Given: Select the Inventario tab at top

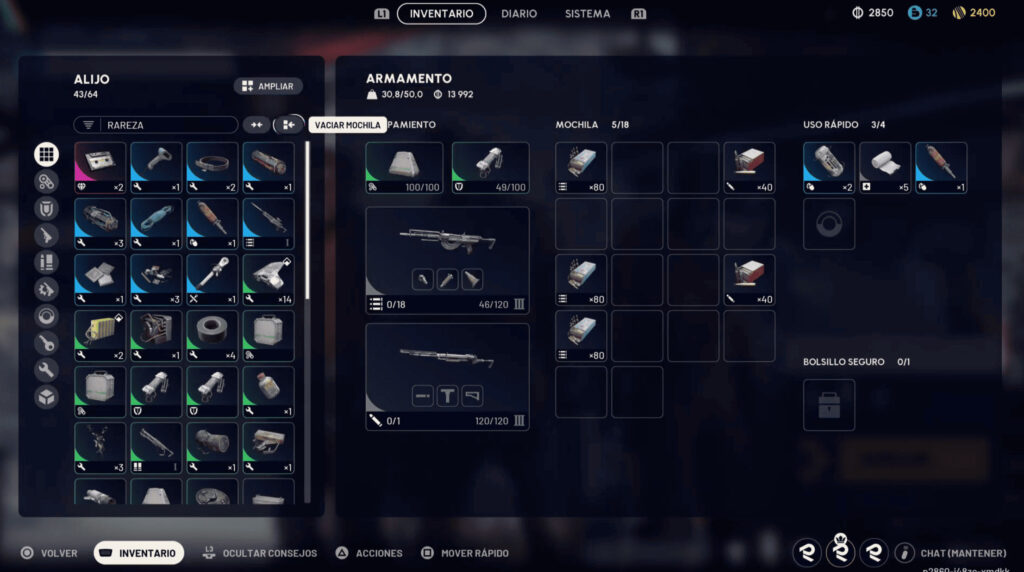Looking at the screenshot, I should click(441, 14).
